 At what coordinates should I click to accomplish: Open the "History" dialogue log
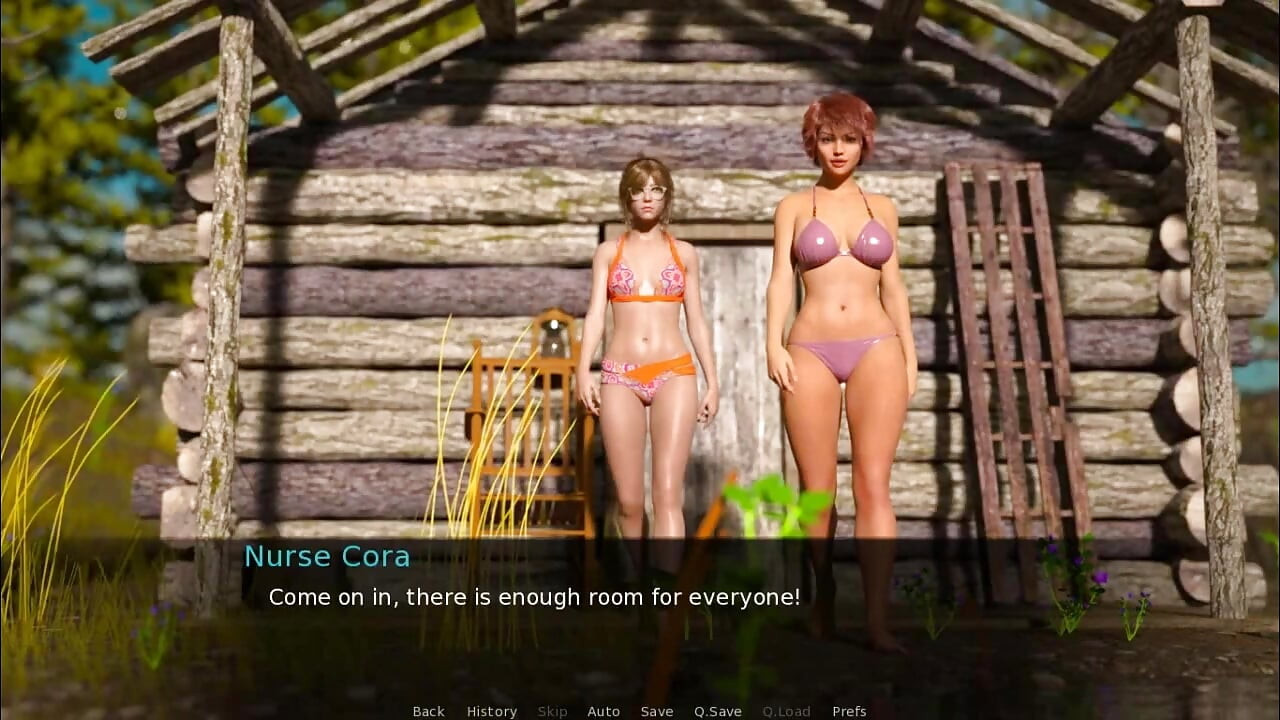point(491,711)
